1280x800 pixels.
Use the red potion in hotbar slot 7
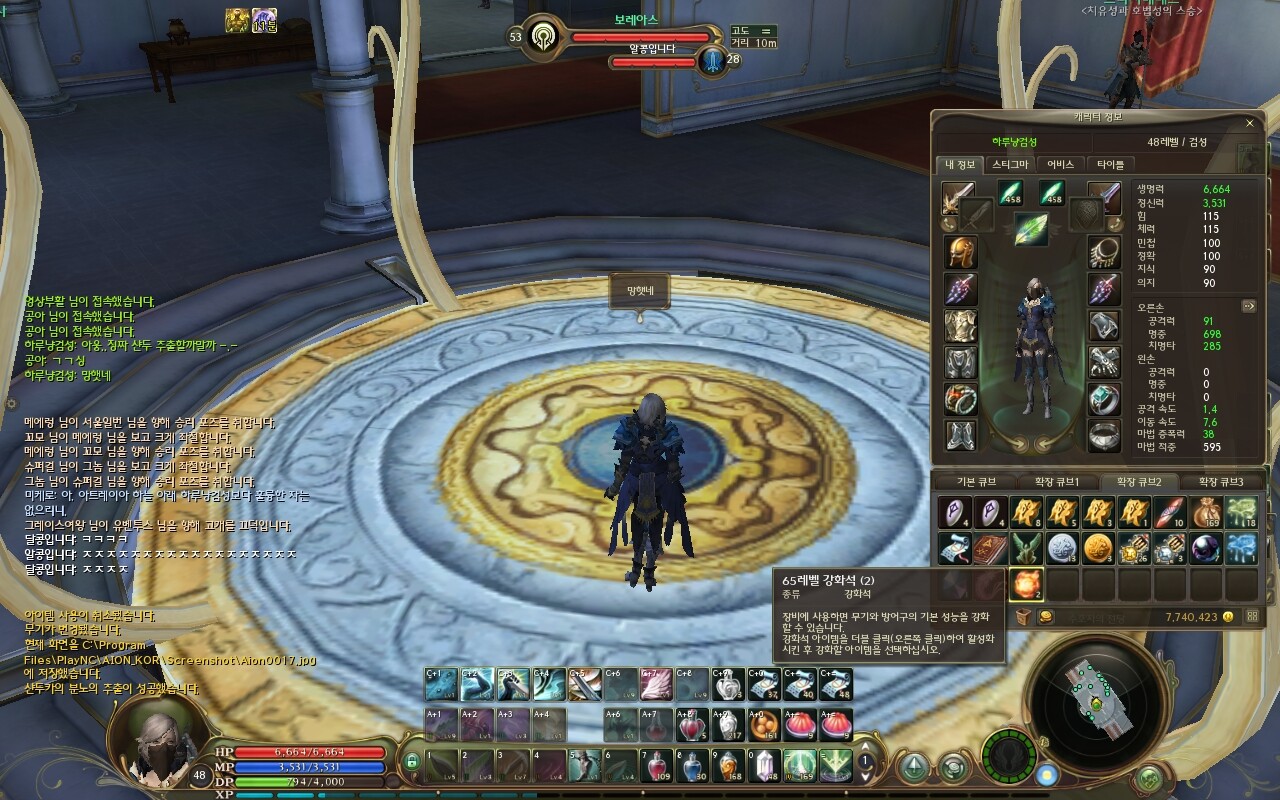(x=656, y=766)
